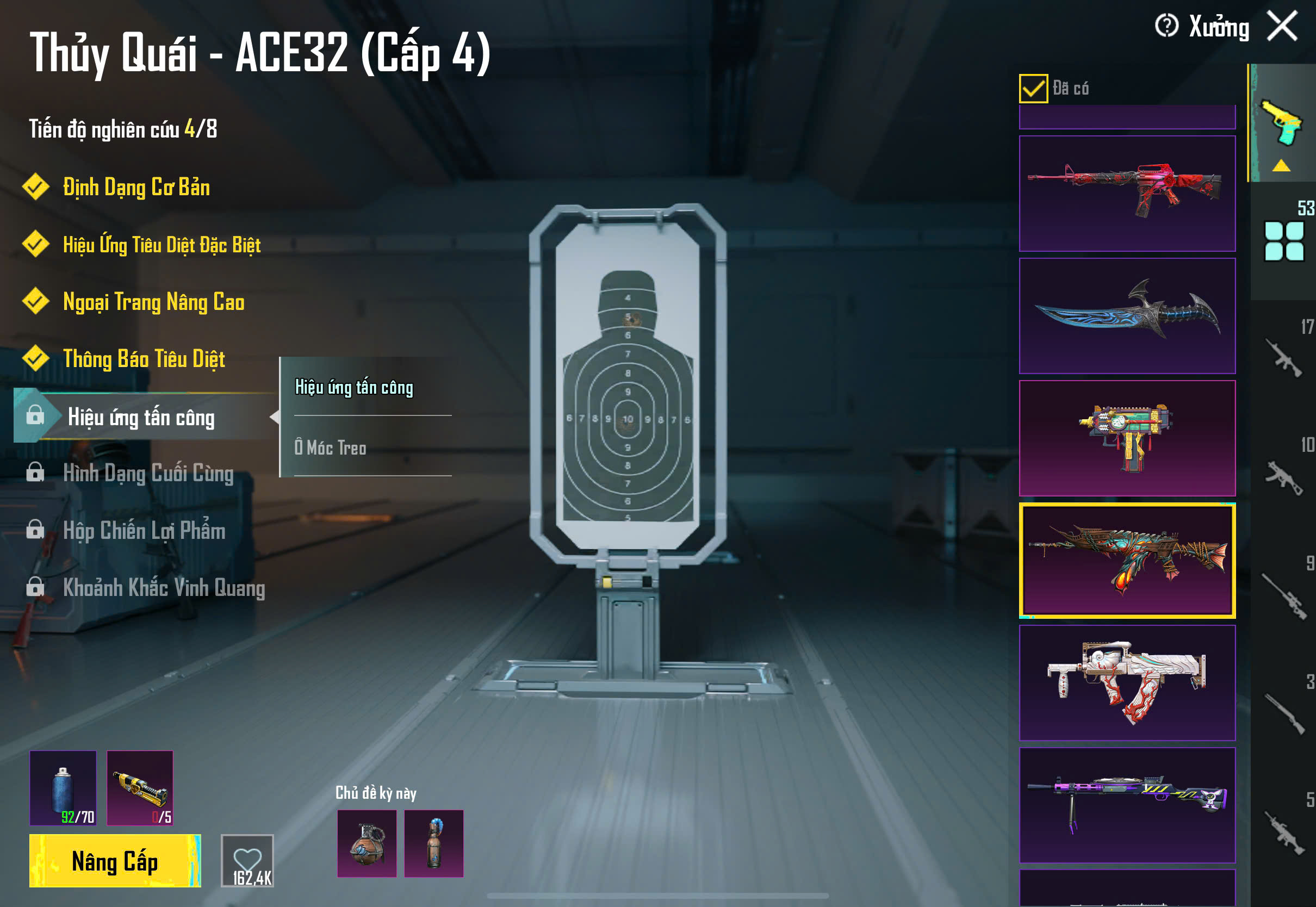
Task: Select "Thông Báo Tiêu Diệt" stage
Action: coord(144,359)
